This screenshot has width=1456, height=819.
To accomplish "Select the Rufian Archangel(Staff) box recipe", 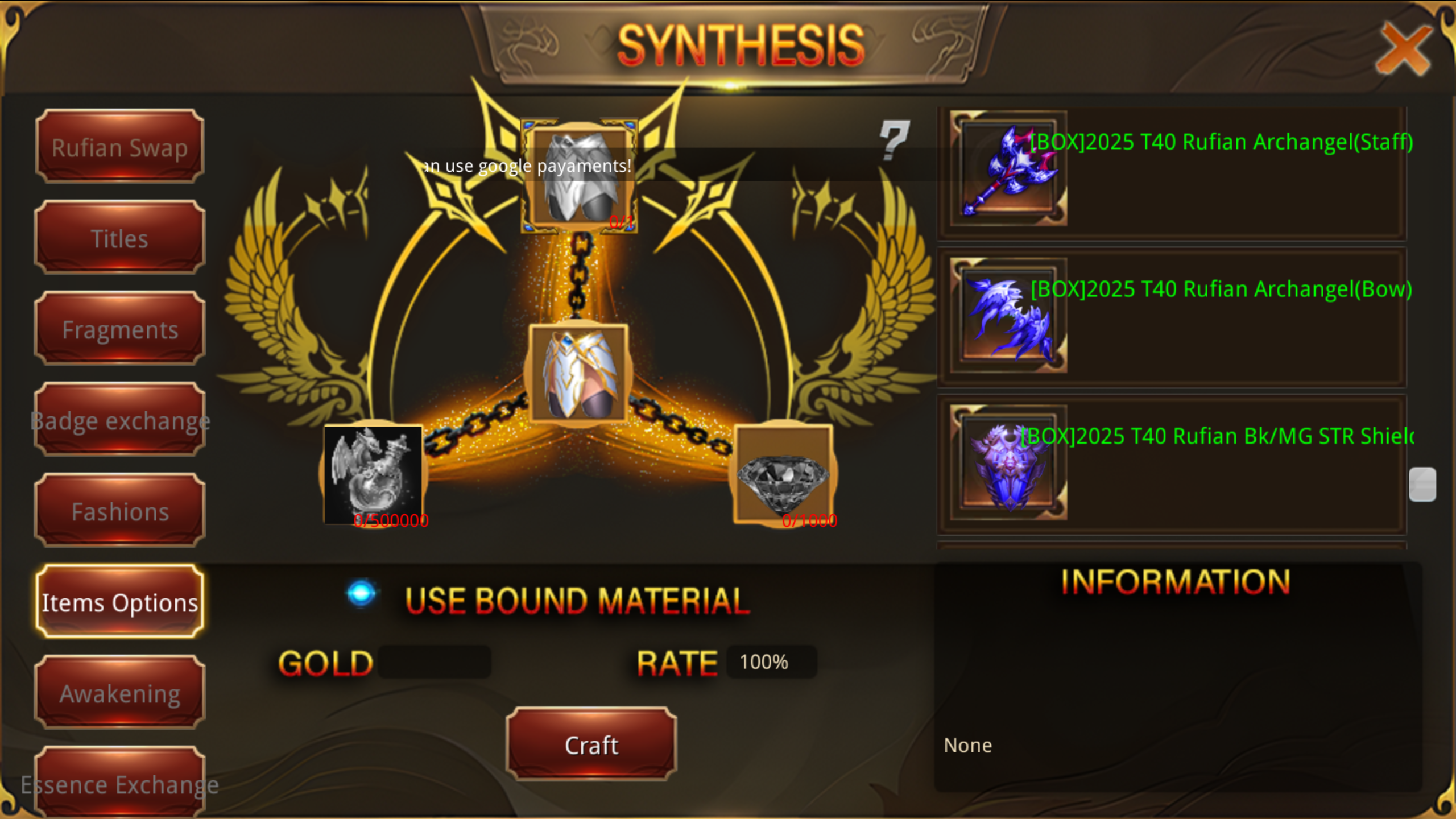I will click(1172, 171).
